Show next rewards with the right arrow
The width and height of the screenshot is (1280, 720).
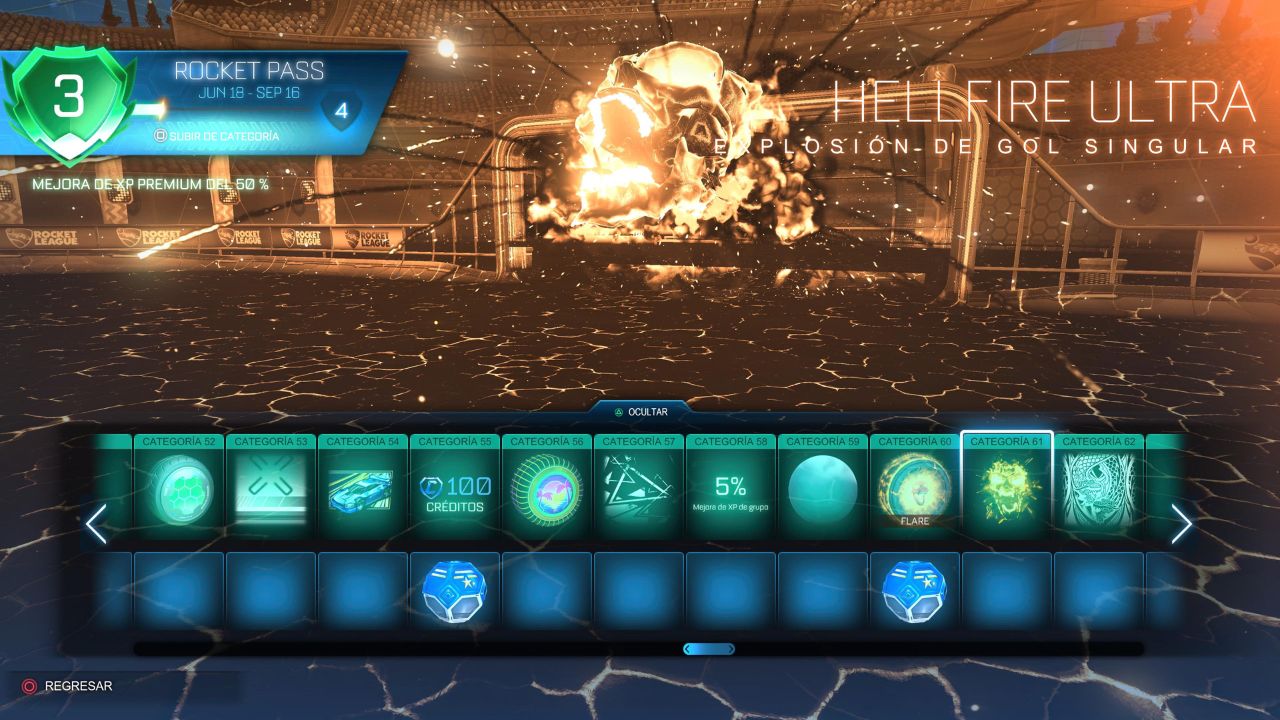[1181, 524]
